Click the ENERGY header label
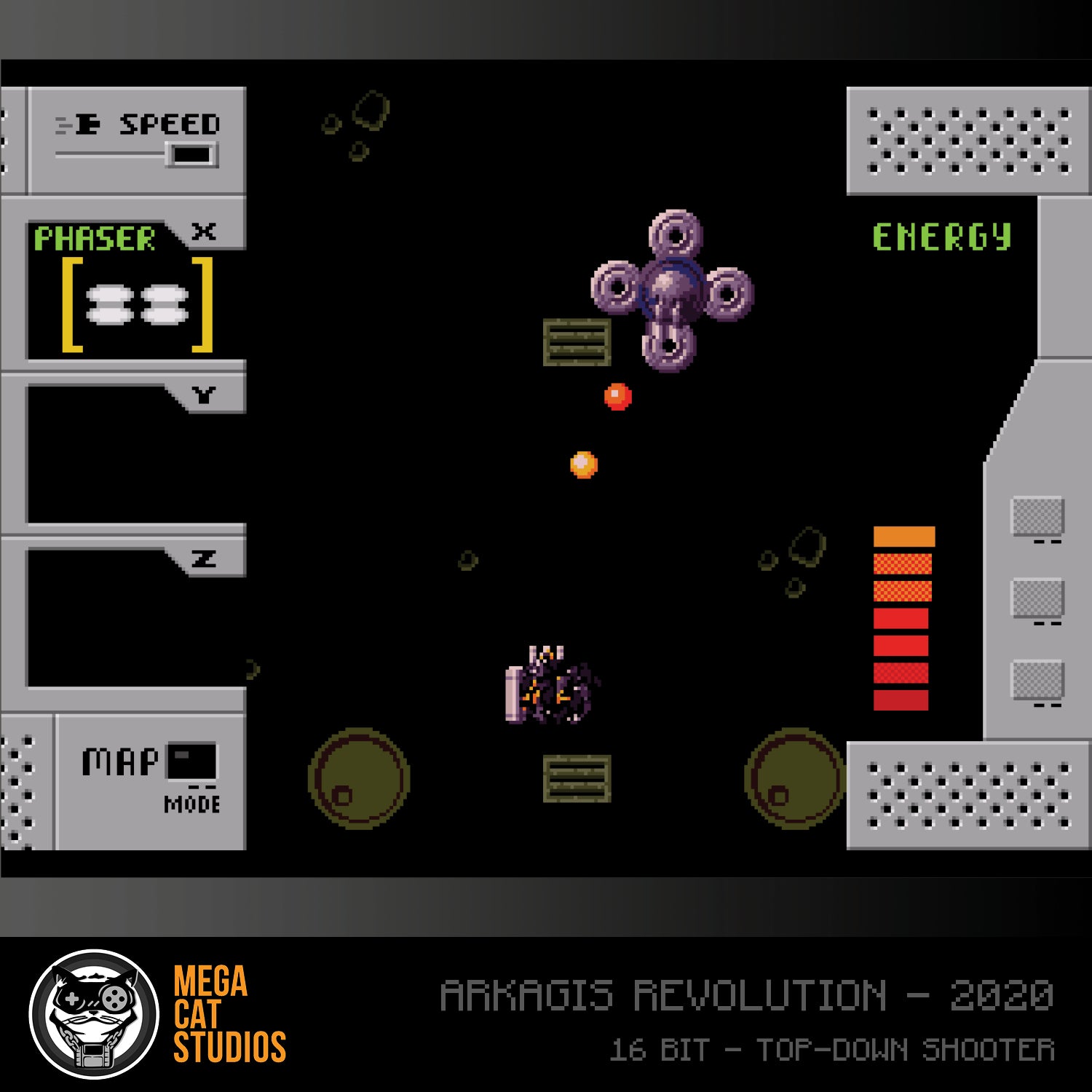Image resolution: width=1092 pixels, height=1092 pixels. click(x=943, y=234)
